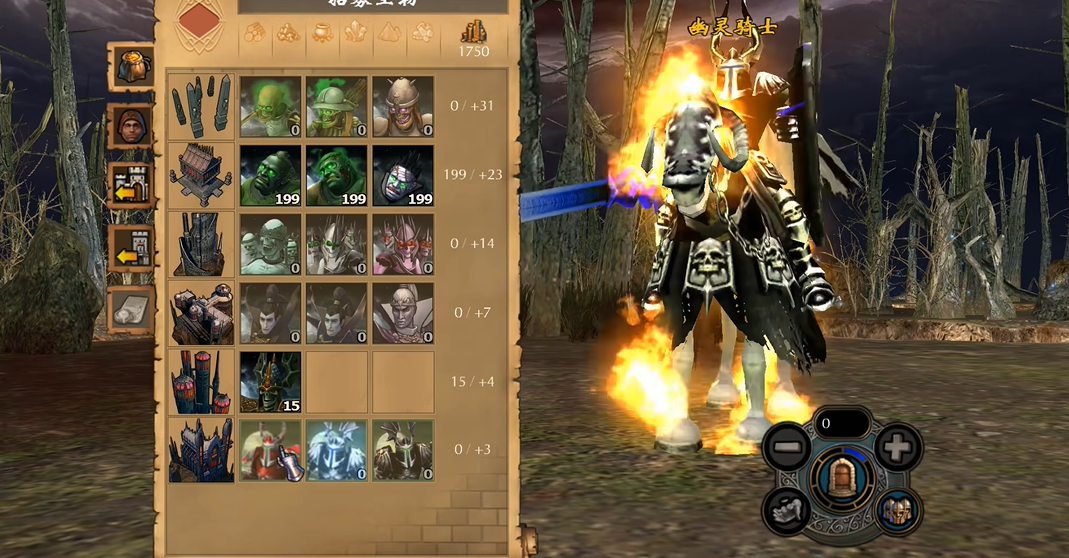Buy creatures with the hand button
The image size is (1069, 558).
coord(787,511)
